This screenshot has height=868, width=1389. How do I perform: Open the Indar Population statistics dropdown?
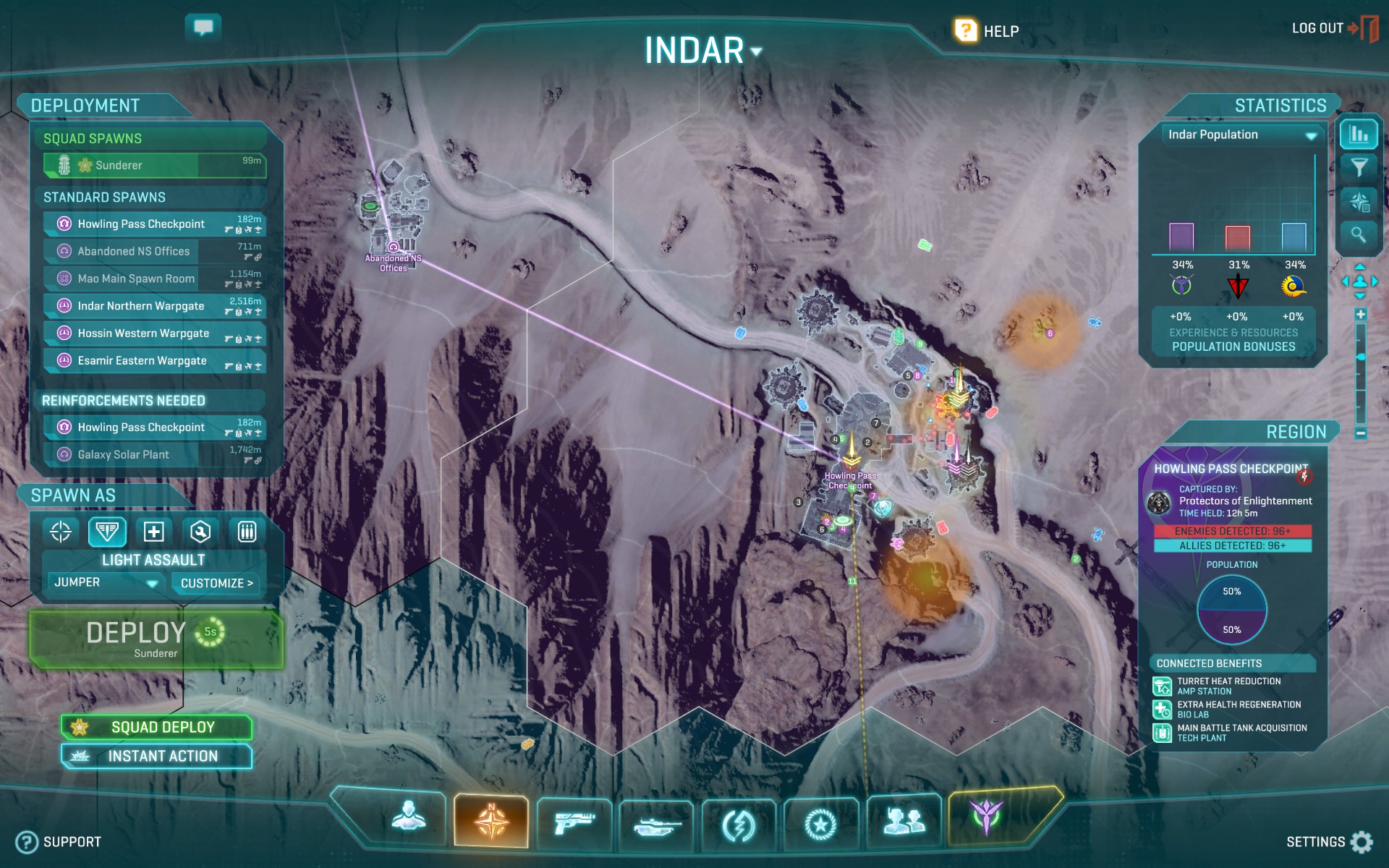(1311, 135)
